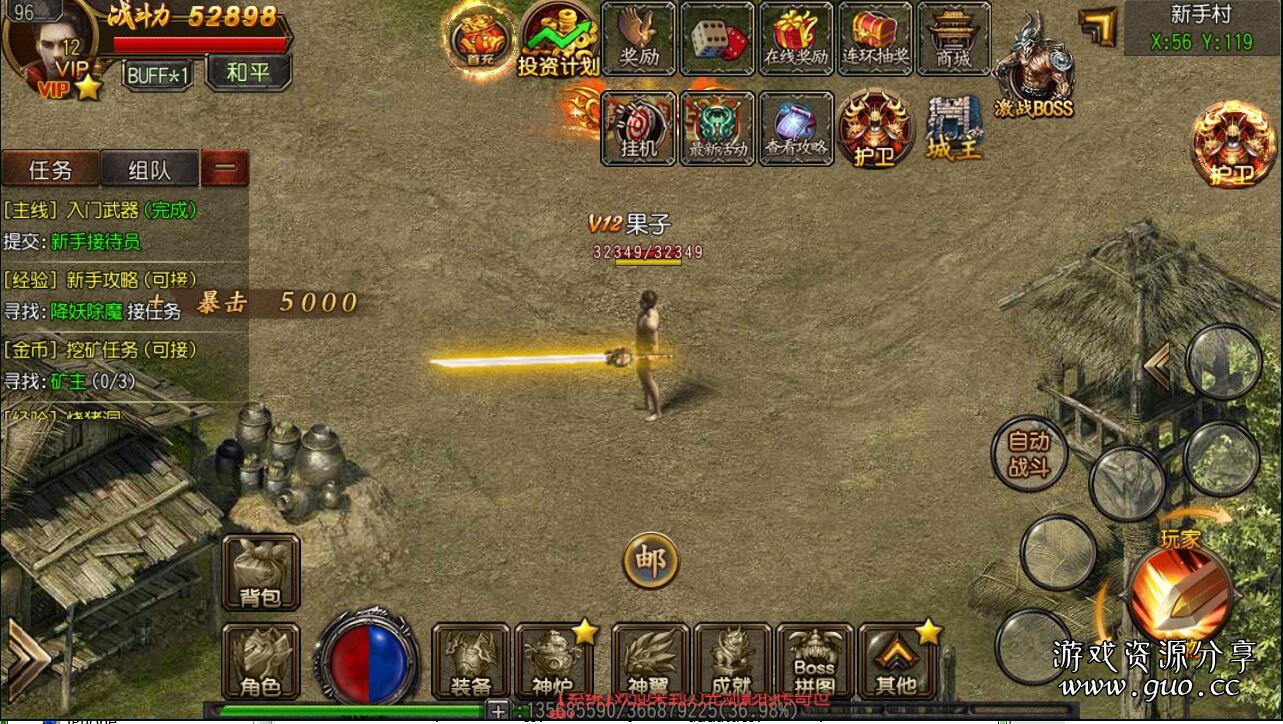Screen dimensions: 1283x724
Task: Switch to the 组队 team tab
Action: 149,169
